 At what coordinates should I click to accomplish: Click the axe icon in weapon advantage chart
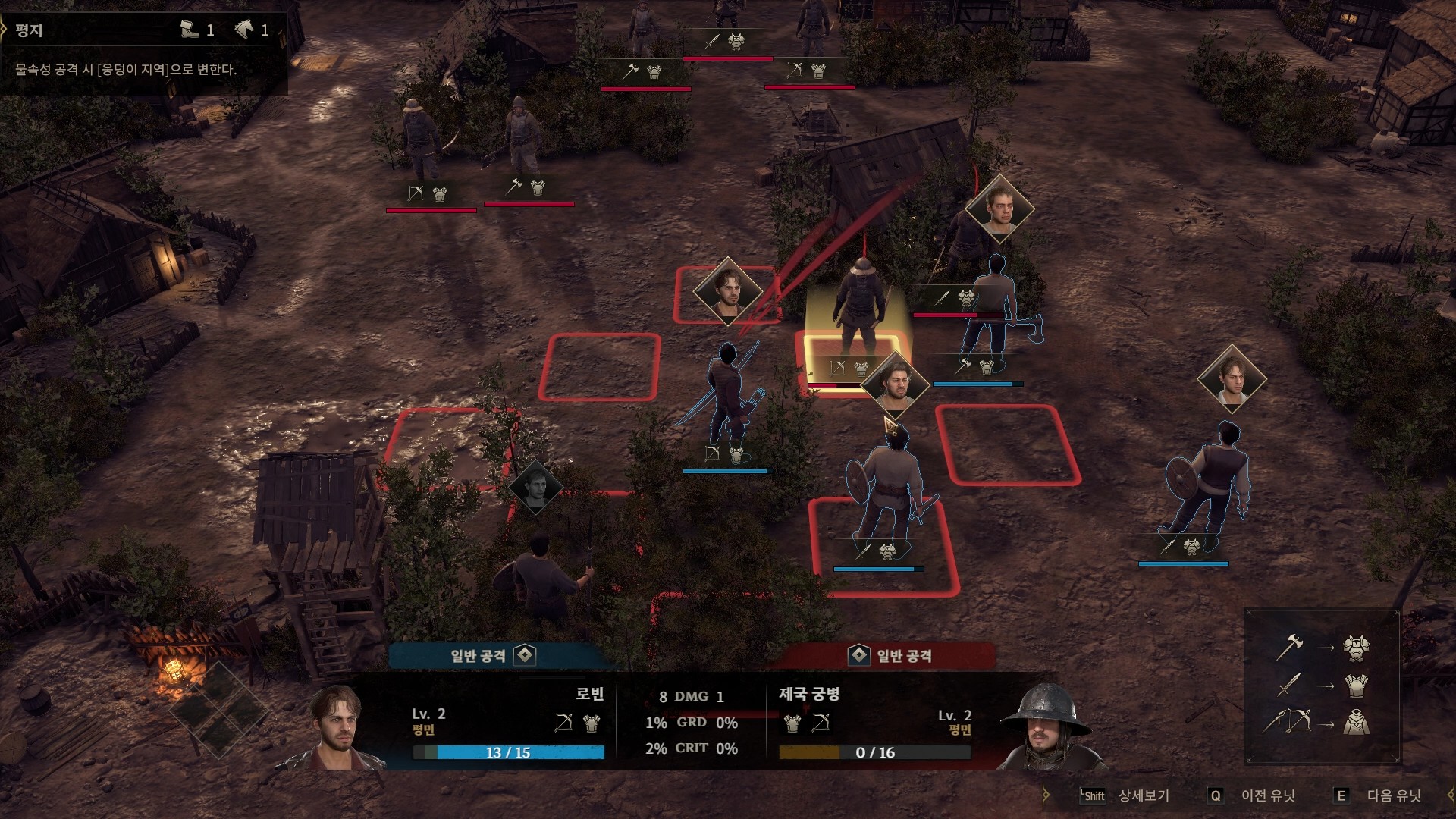[x=1289, y=647]
